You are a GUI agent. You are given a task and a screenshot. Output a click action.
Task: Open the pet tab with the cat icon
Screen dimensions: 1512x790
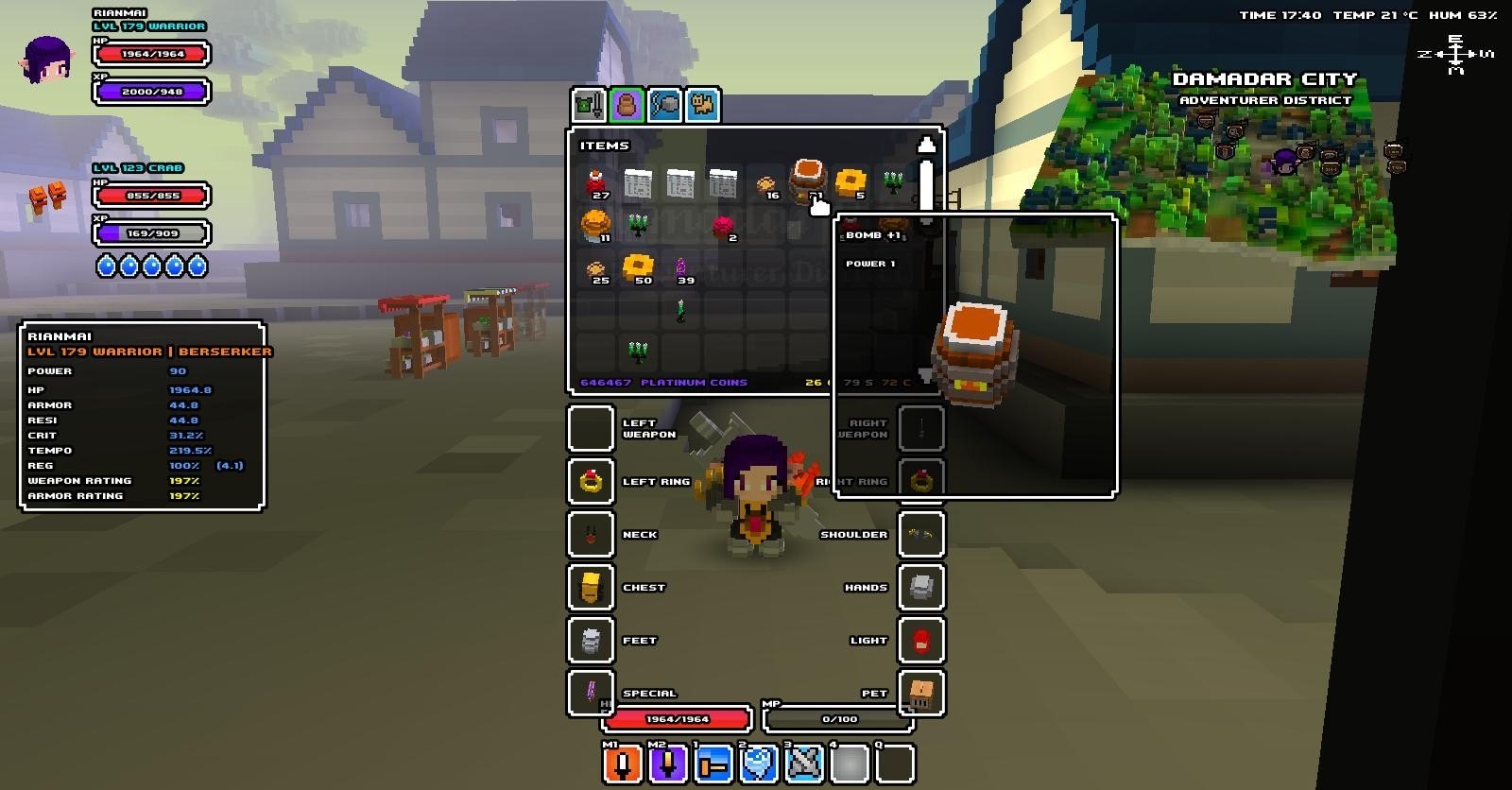click(x=702, y=104)
